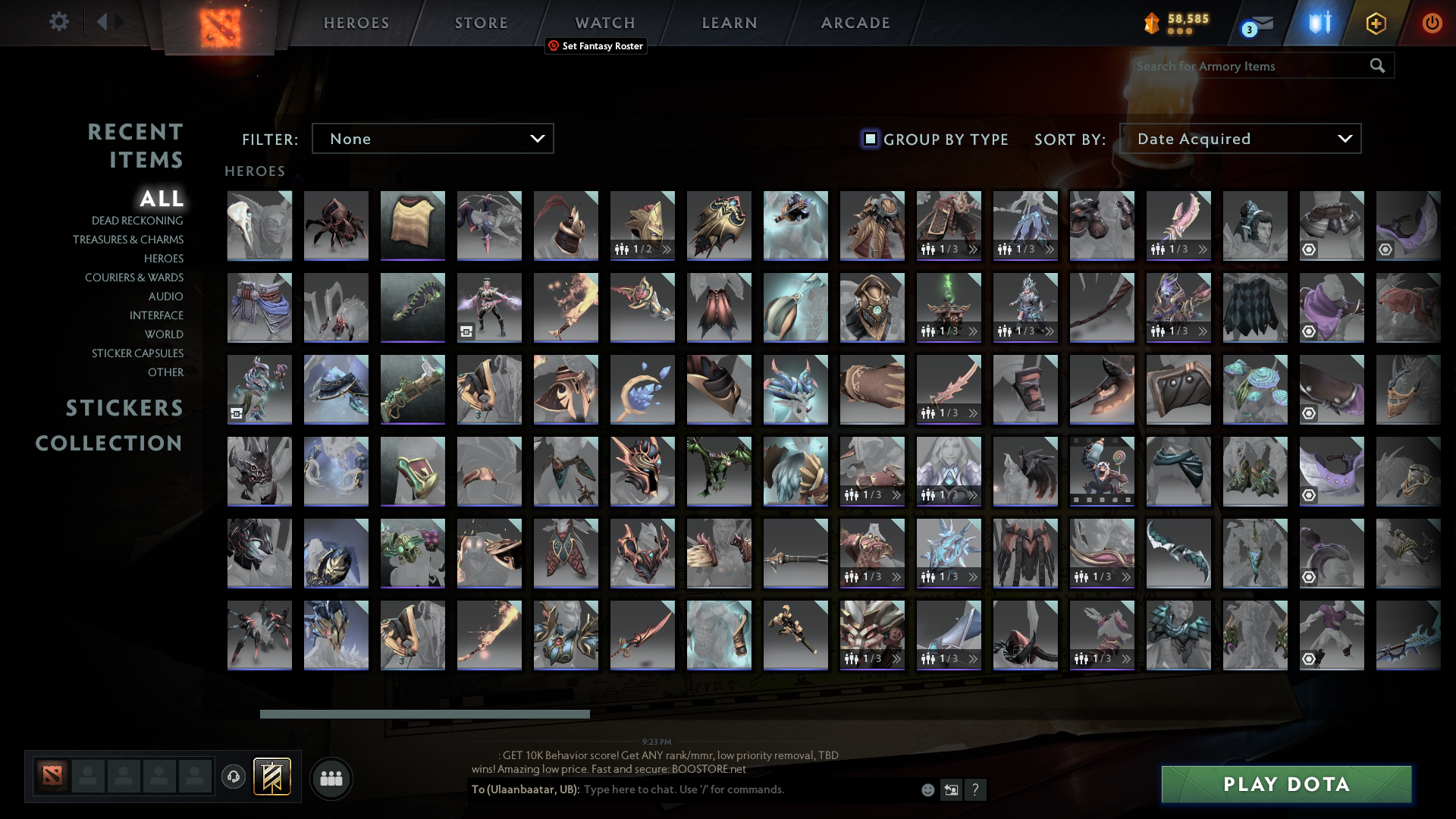Open the Battle Pass banner icon
The image size is (1456, 819).
(x=271, y=777)
